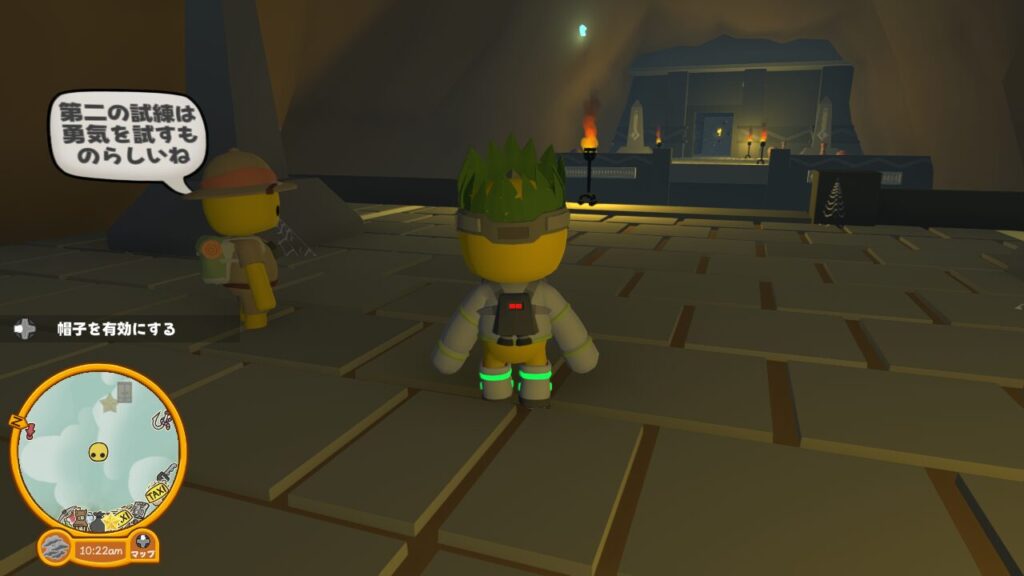Open the circular minimap
Viewport: 1024px width, 576px height.
[98, 447]
